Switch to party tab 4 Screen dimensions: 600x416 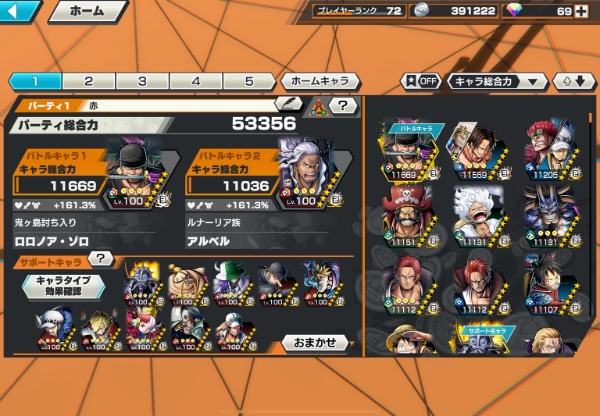click(196, 81)
